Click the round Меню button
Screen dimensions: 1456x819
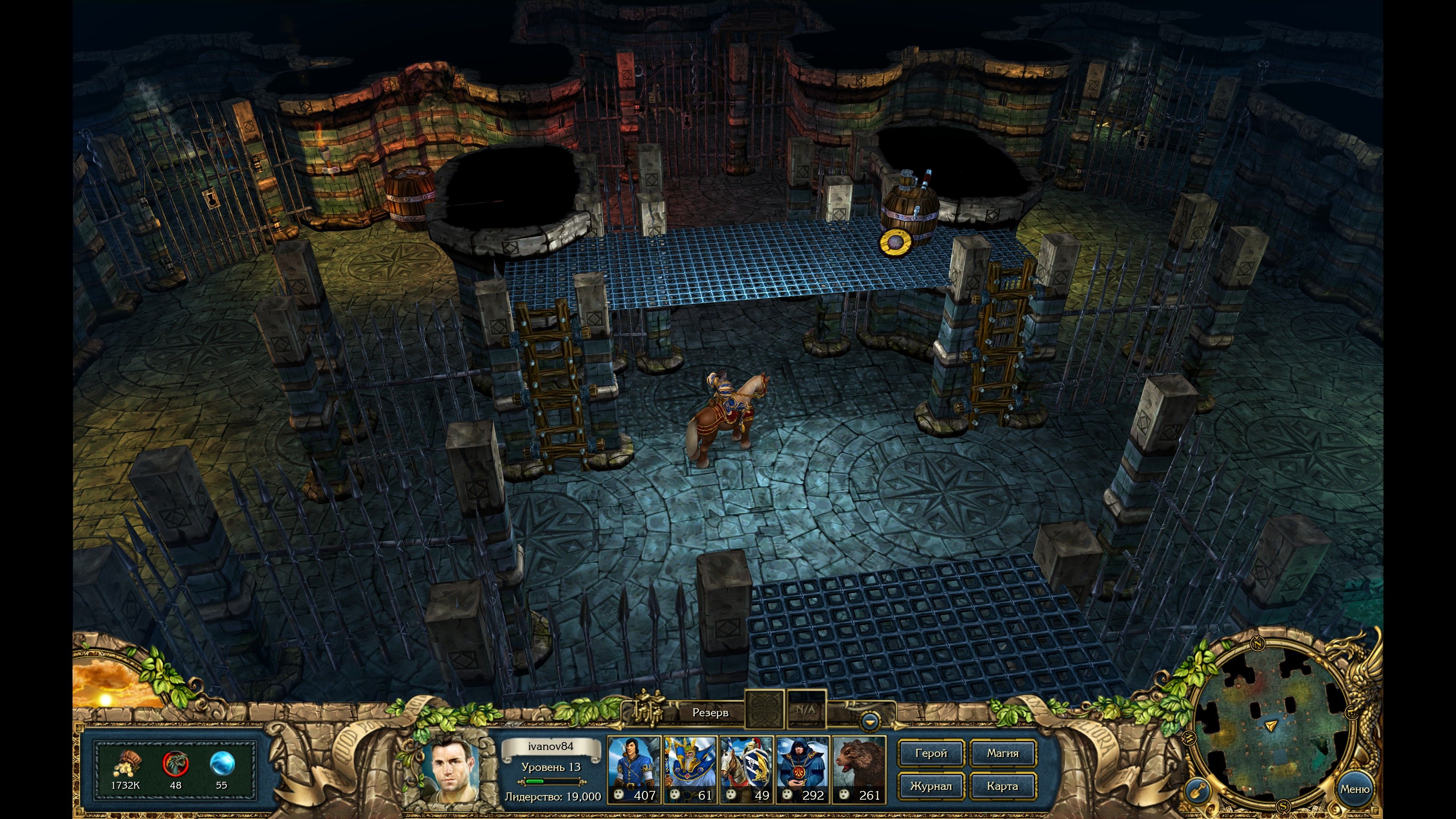point(1354,789)
